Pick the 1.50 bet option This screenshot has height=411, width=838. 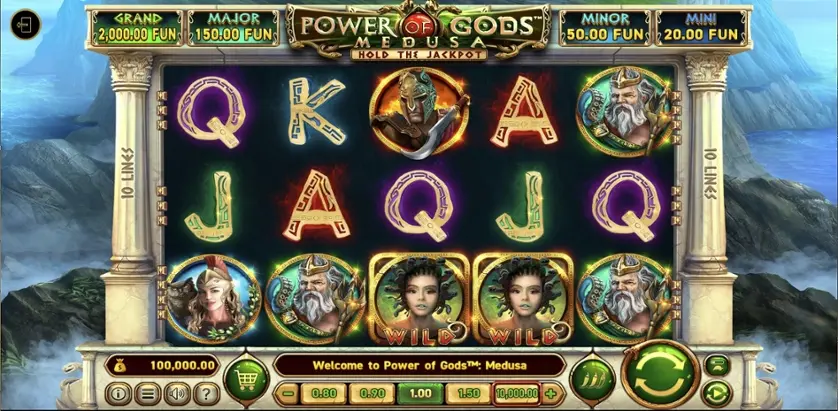pos(469,394)
